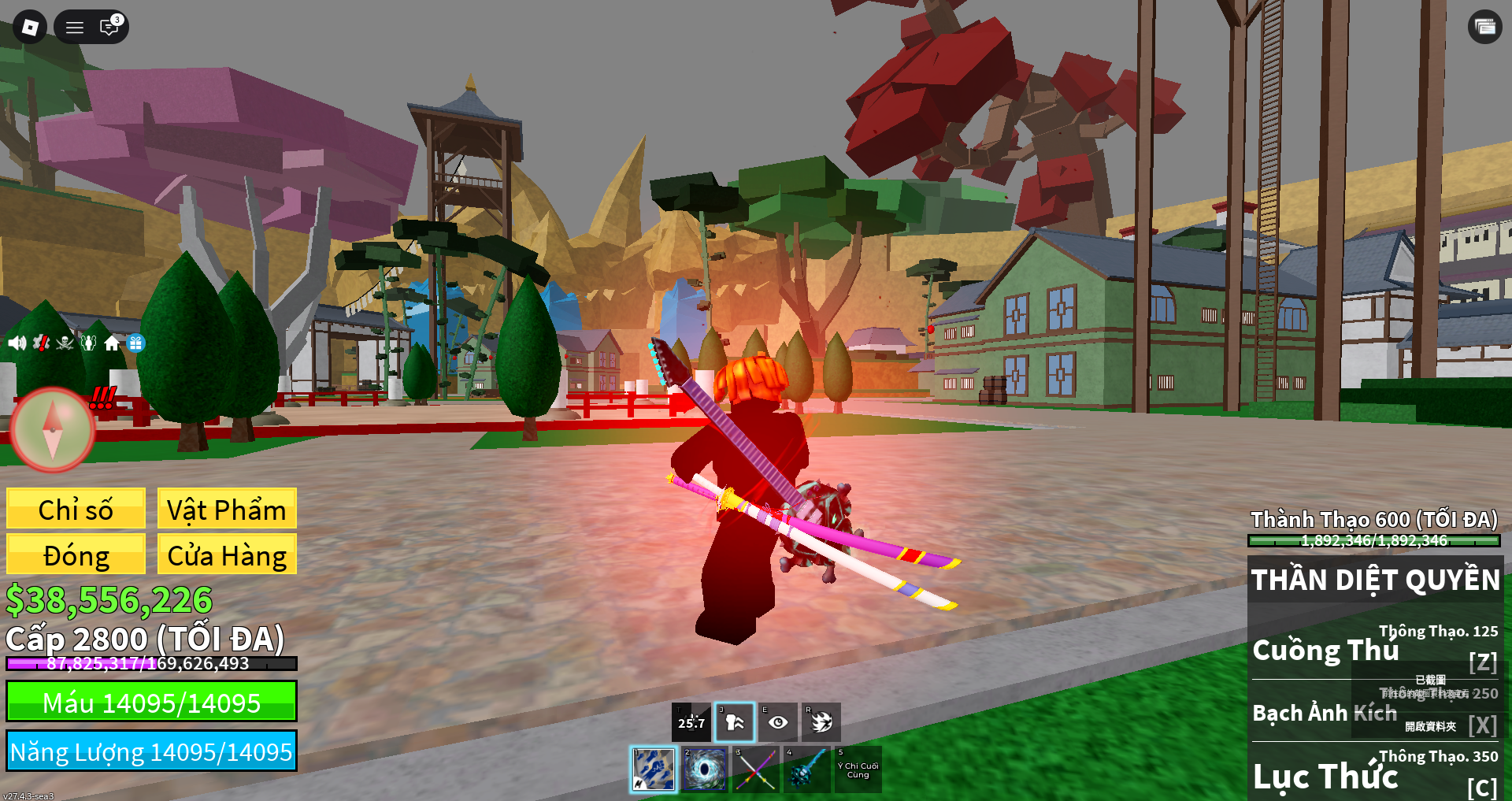Select the Ý Chí Cuối Cùng slot
Screen dimensions: 1512x801
coord(858,769)
